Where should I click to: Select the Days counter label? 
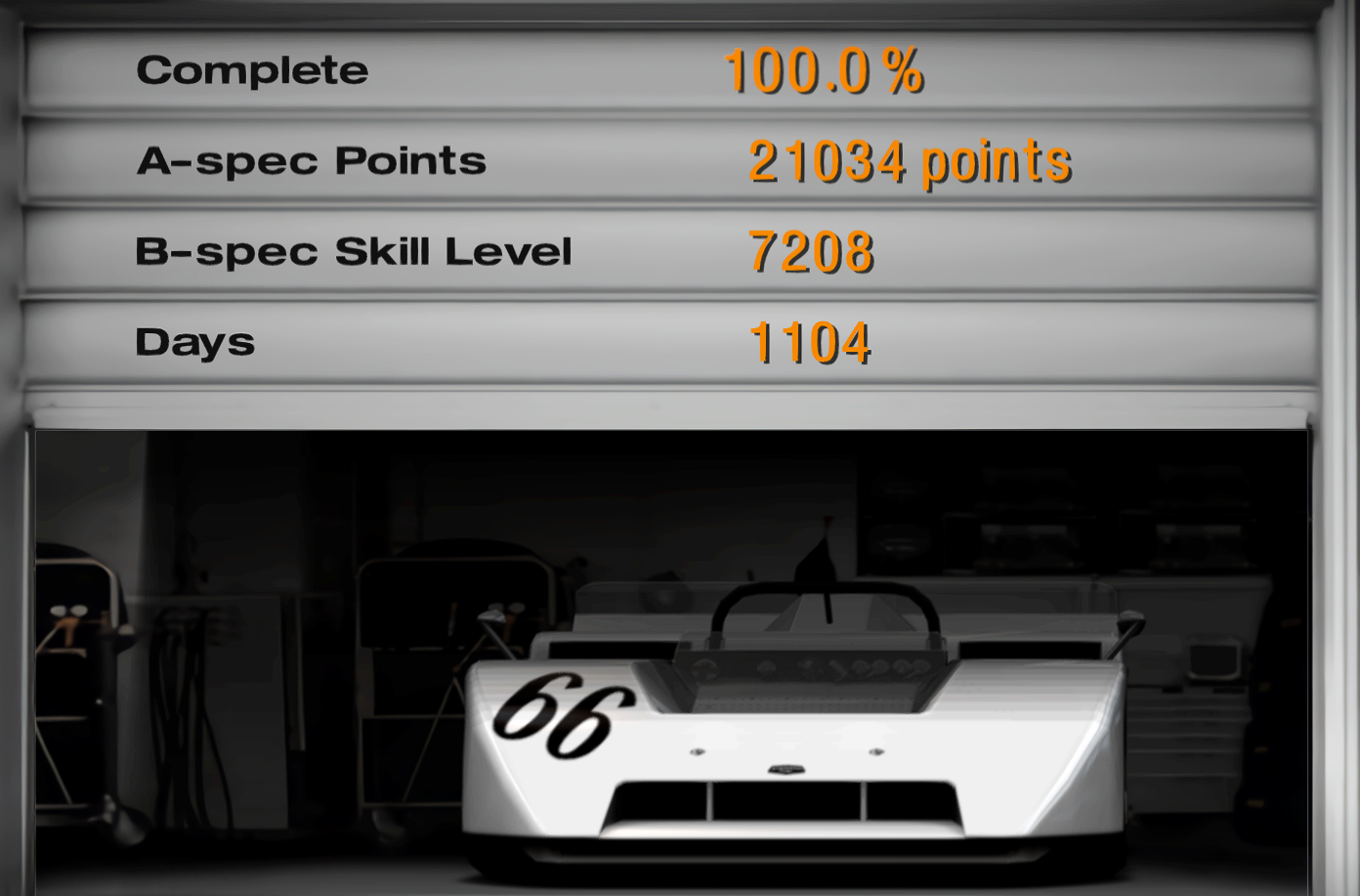point(194,341)
